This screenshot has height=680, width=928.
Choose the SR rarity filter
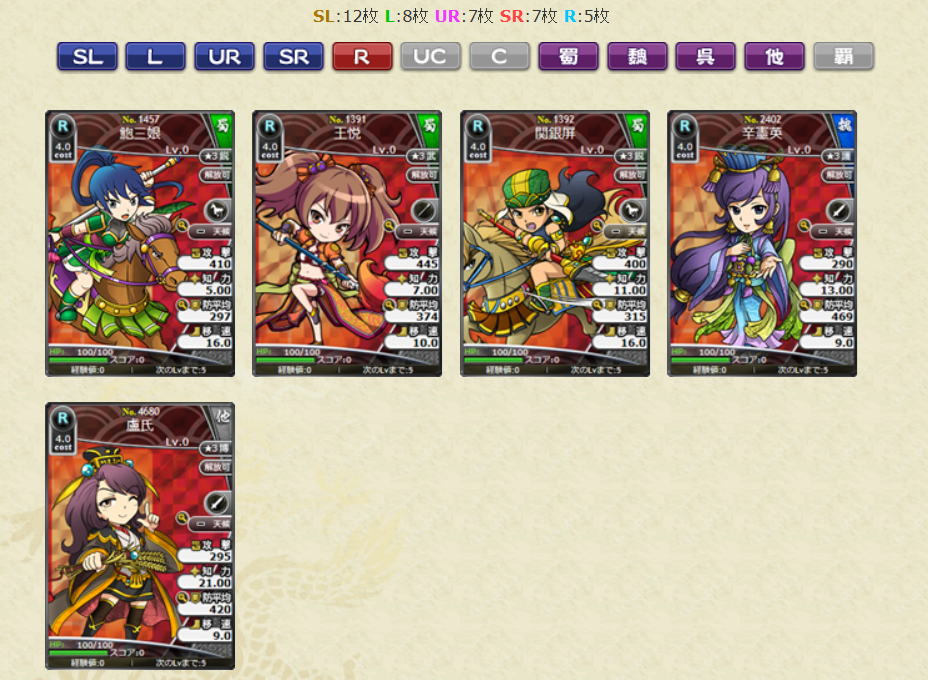(x=293, y=57)
